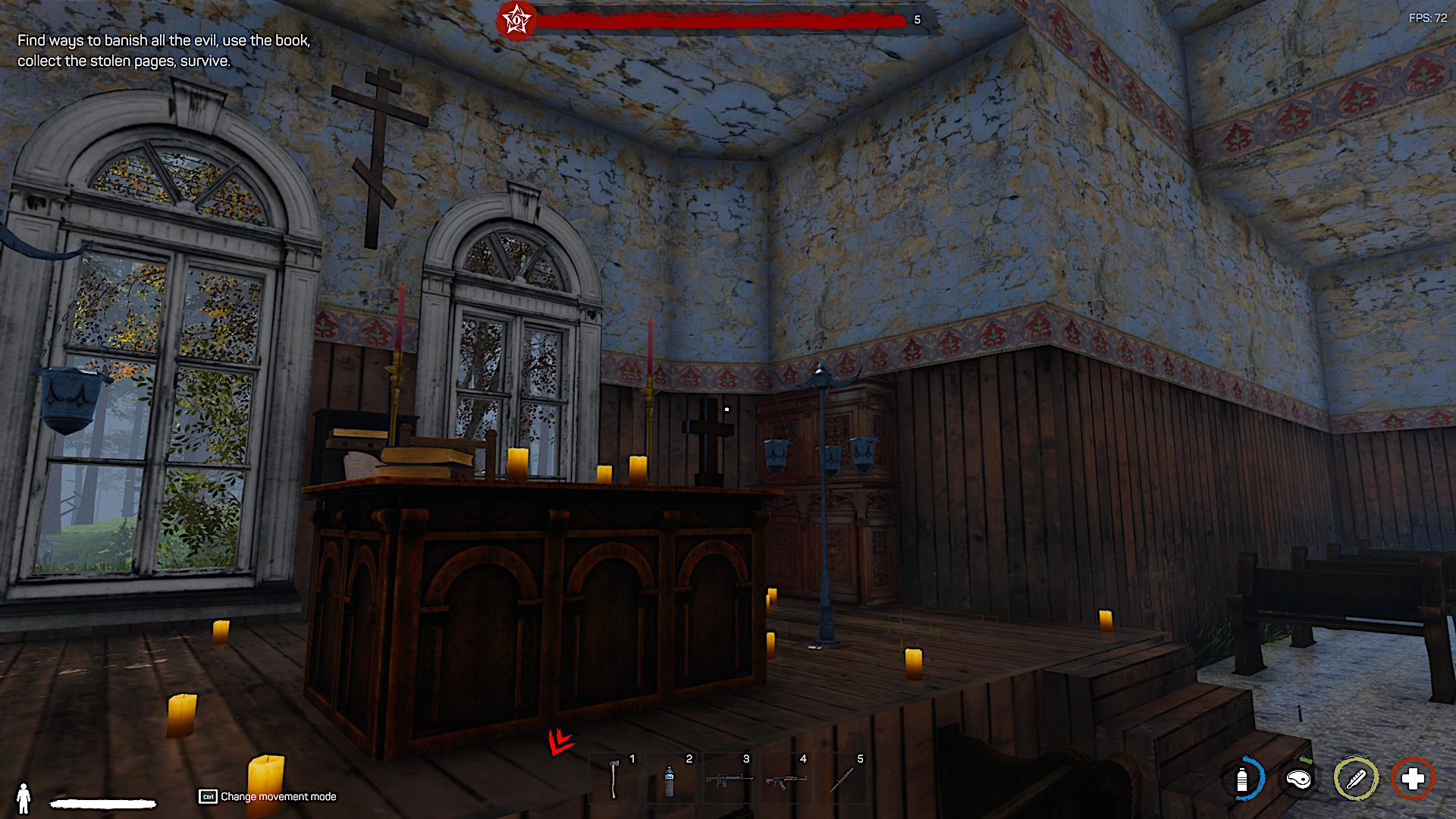
Task: Select the axe in hotbar slot 1
Action: click(614, 778)
